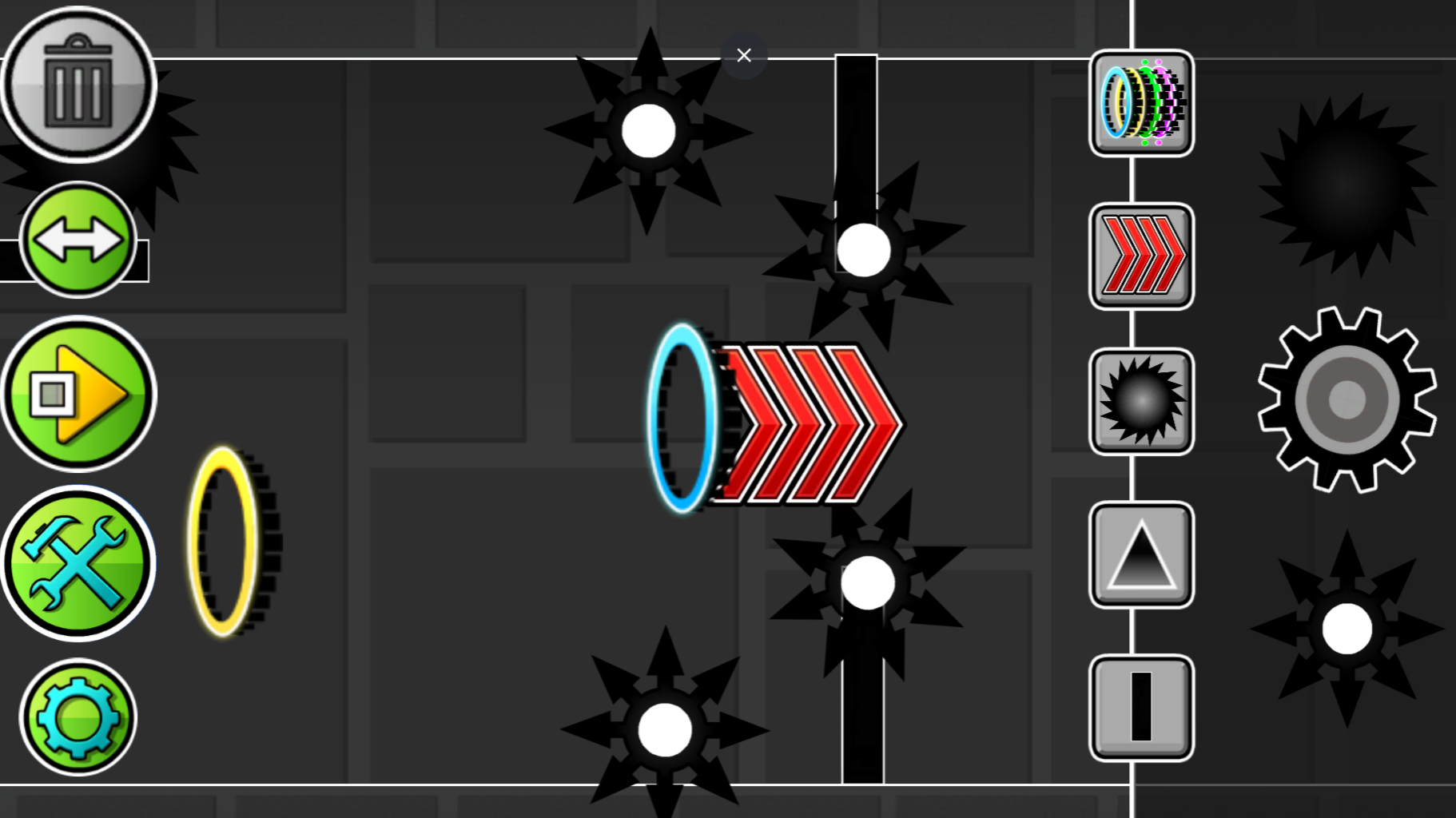Select the triangle pad in the sidebar
1456x818 pixels.
coord(1140,554)
